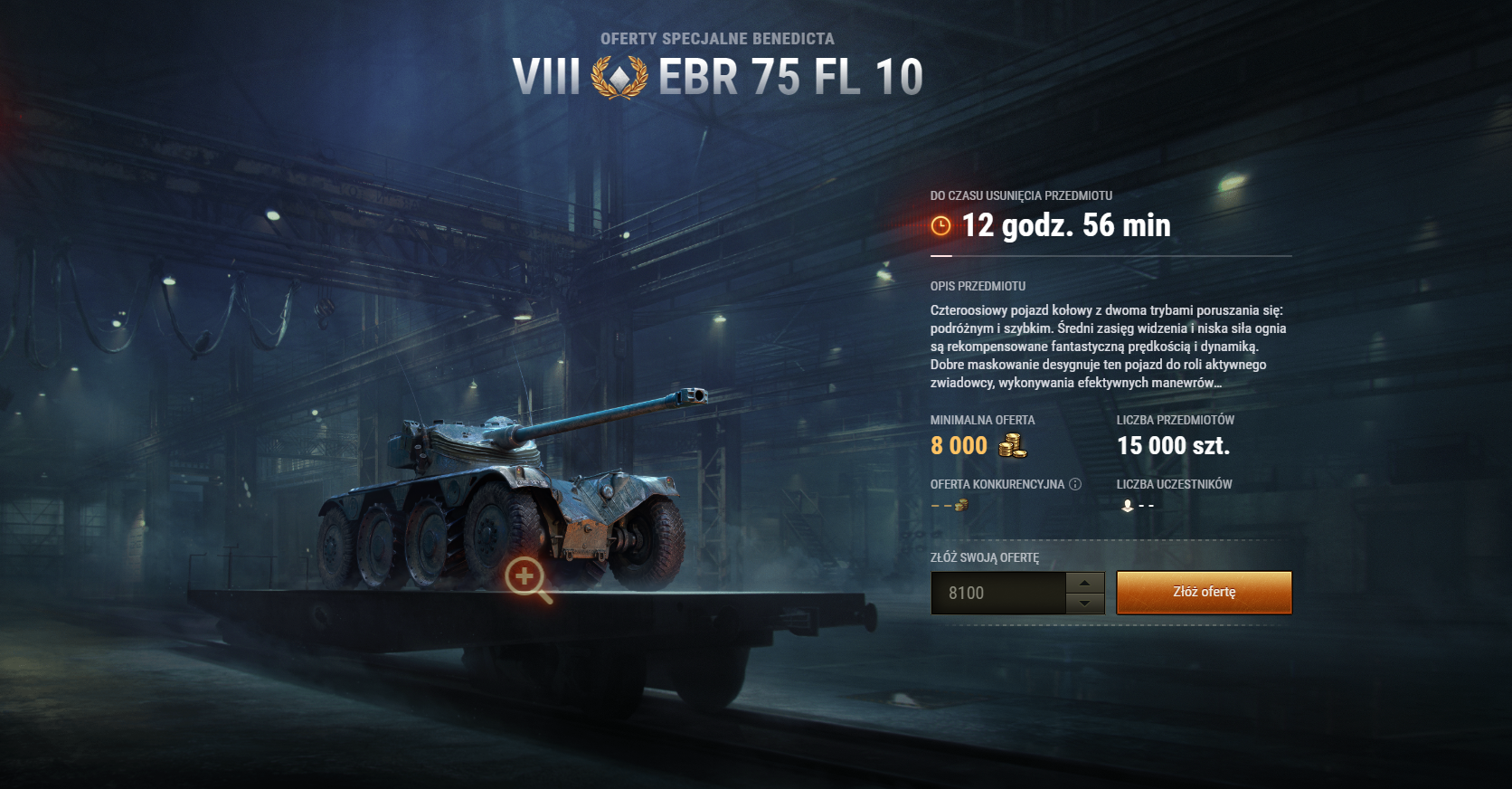Show info for Oferta konkurencyjna

coord(1075,484)
